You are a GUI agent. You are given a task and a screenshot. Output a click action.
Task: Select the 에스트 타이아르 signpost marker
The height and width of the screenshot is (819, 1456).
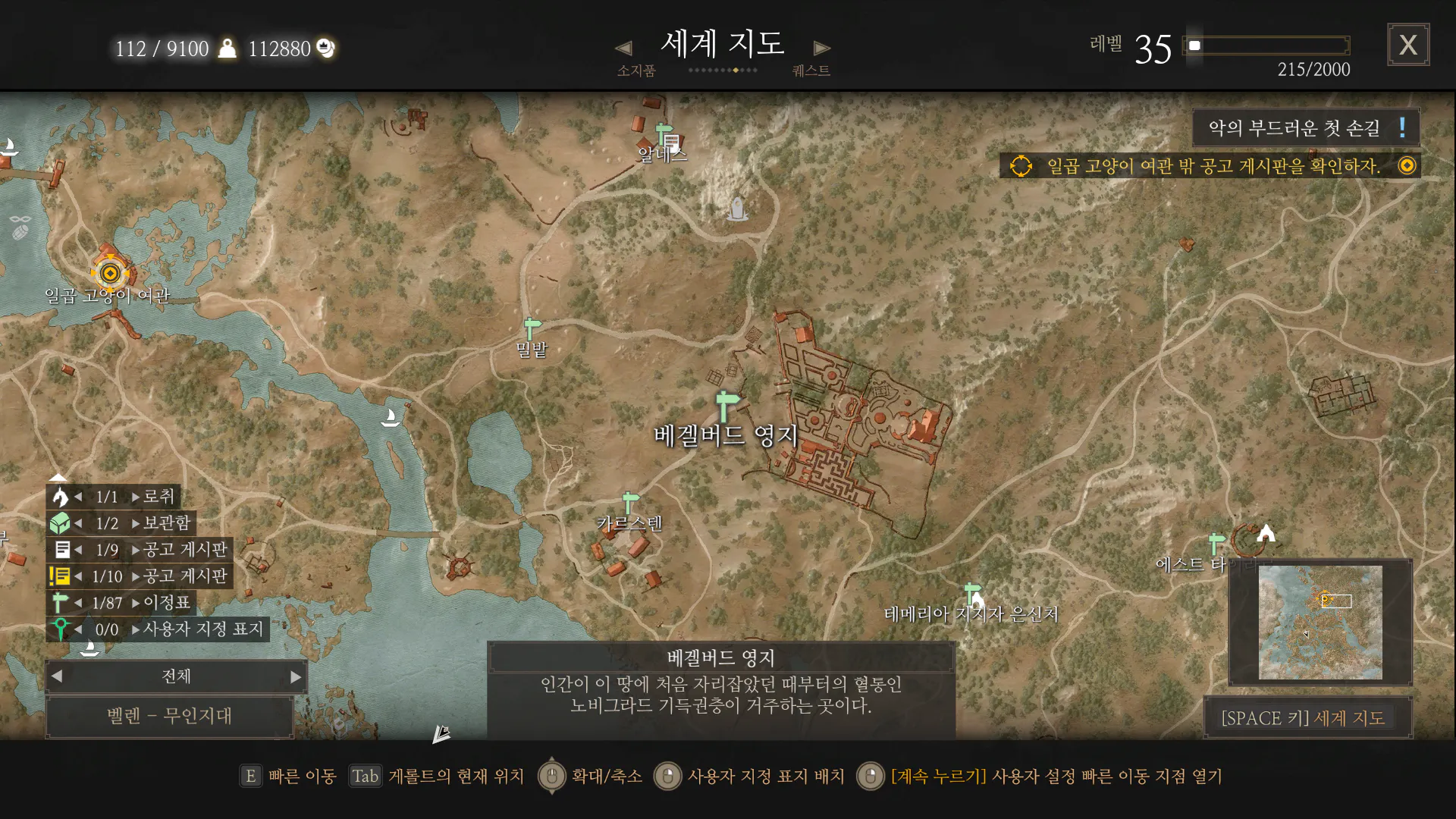tap(1216, 543)
